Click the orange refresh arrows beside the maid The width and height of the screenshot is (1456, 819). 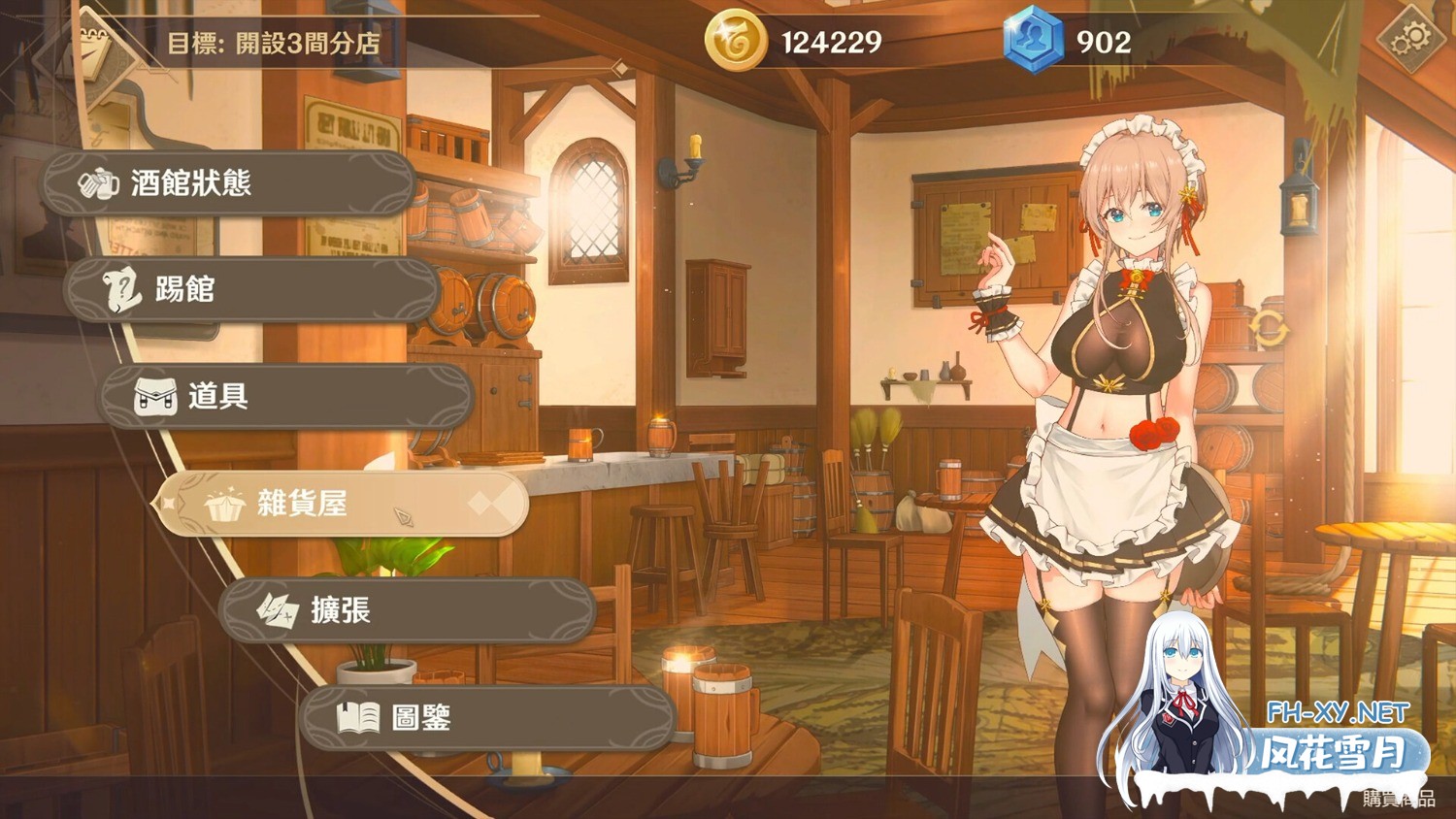(1269, 329)
